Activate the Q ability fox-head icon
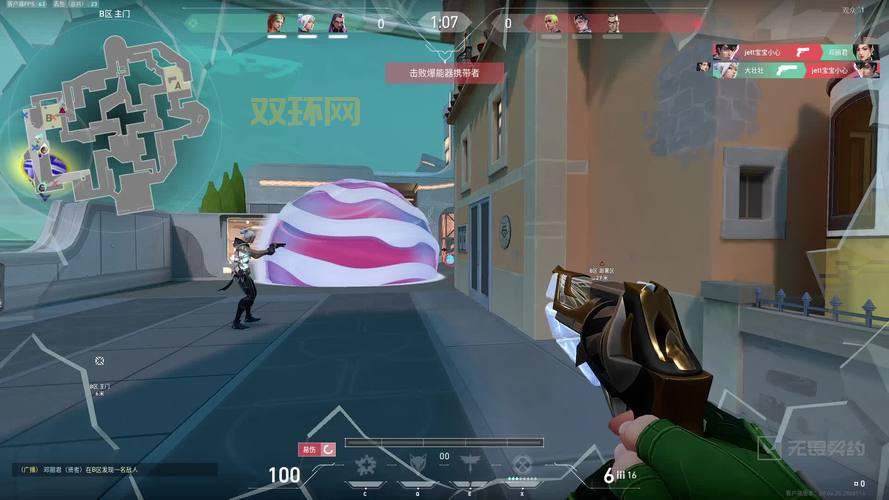The height and width of the screenshot is (500, 889). coord(418,465)
